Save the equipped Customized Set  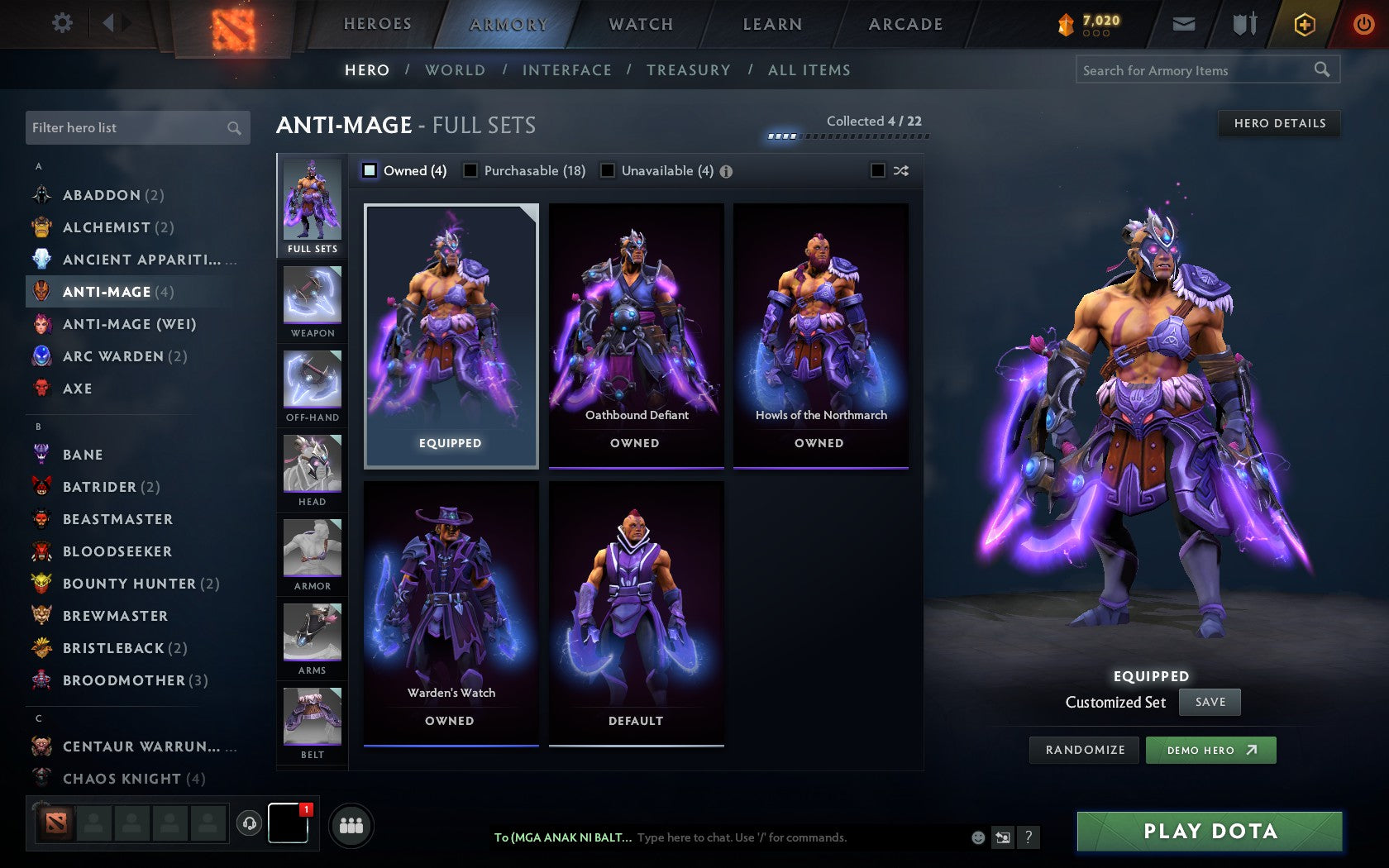coord(1210,702)
